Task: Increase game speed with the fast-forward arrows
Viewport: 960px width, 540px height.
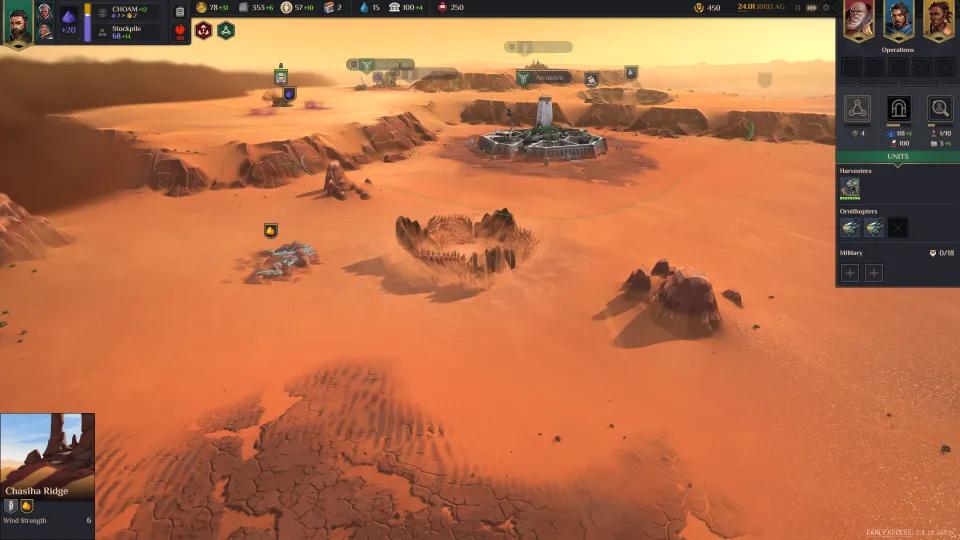Action: (x=811, y=8)
